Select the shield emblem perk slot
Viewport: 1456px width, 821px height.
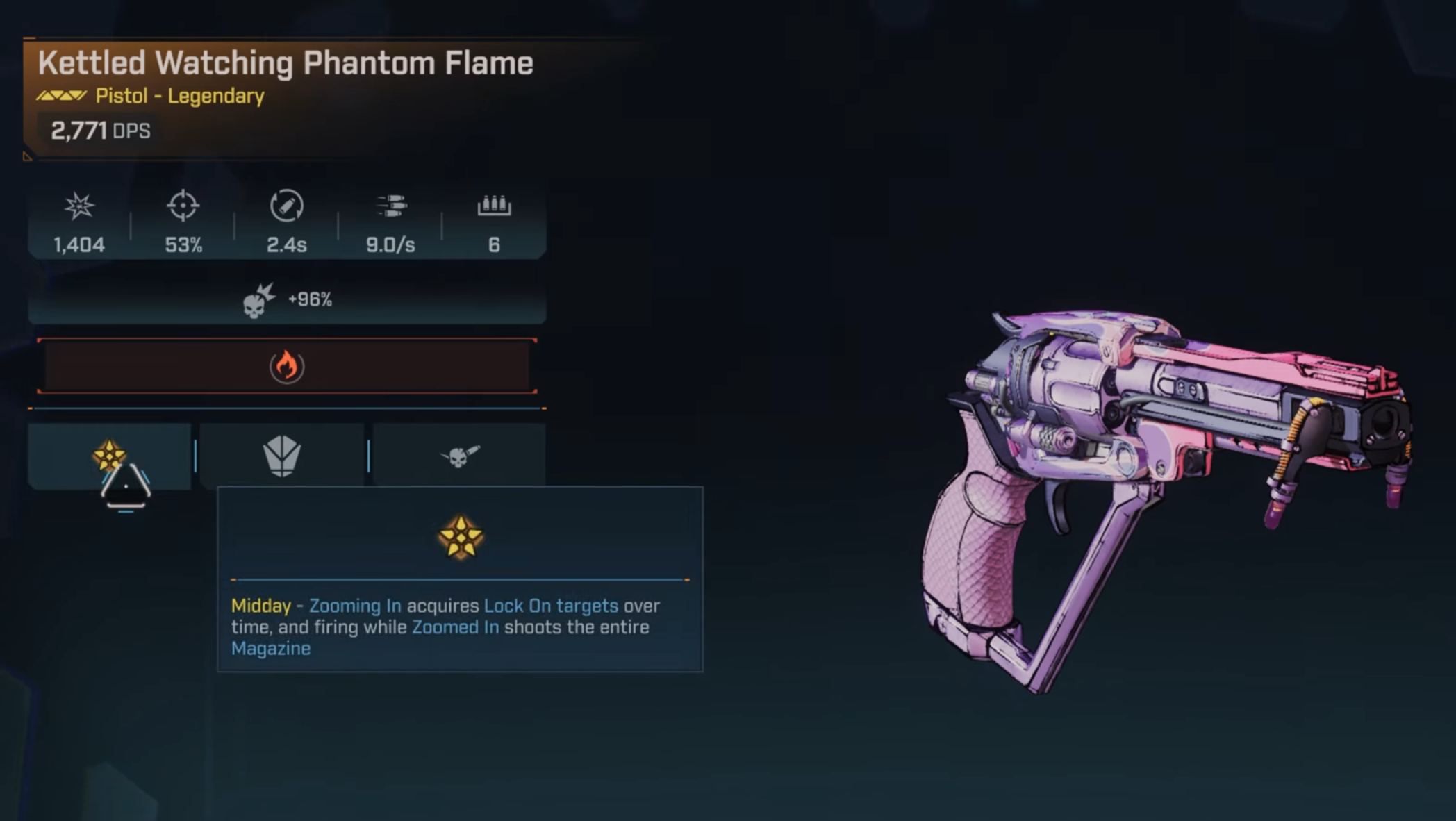282,456
